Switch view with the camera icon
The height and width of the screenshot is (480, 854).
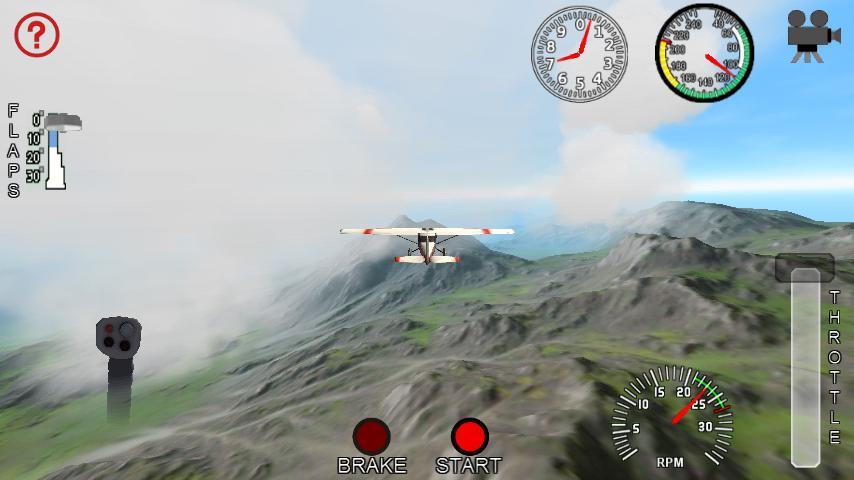pos(812,35)
